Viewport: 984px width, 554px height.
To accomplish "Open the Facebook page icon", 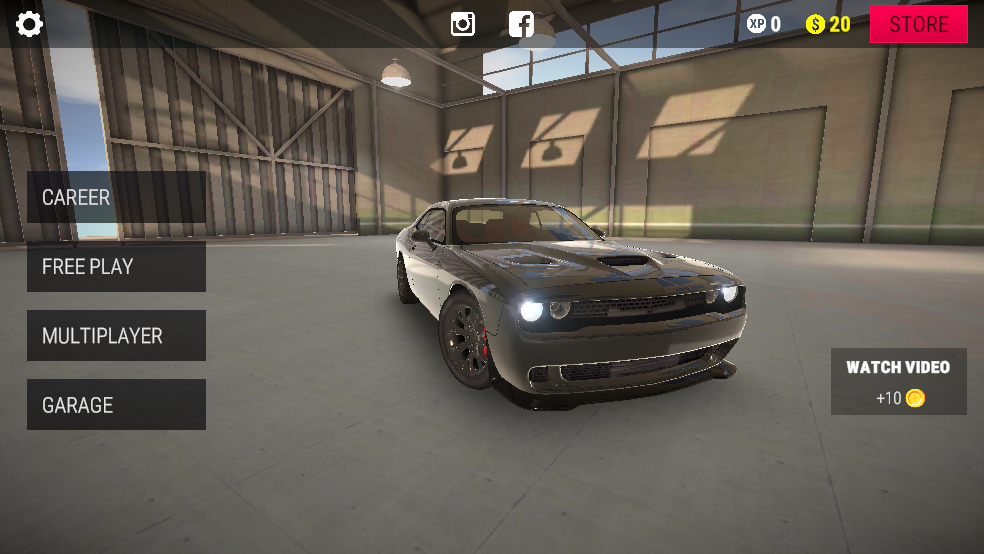I will 521,24.
